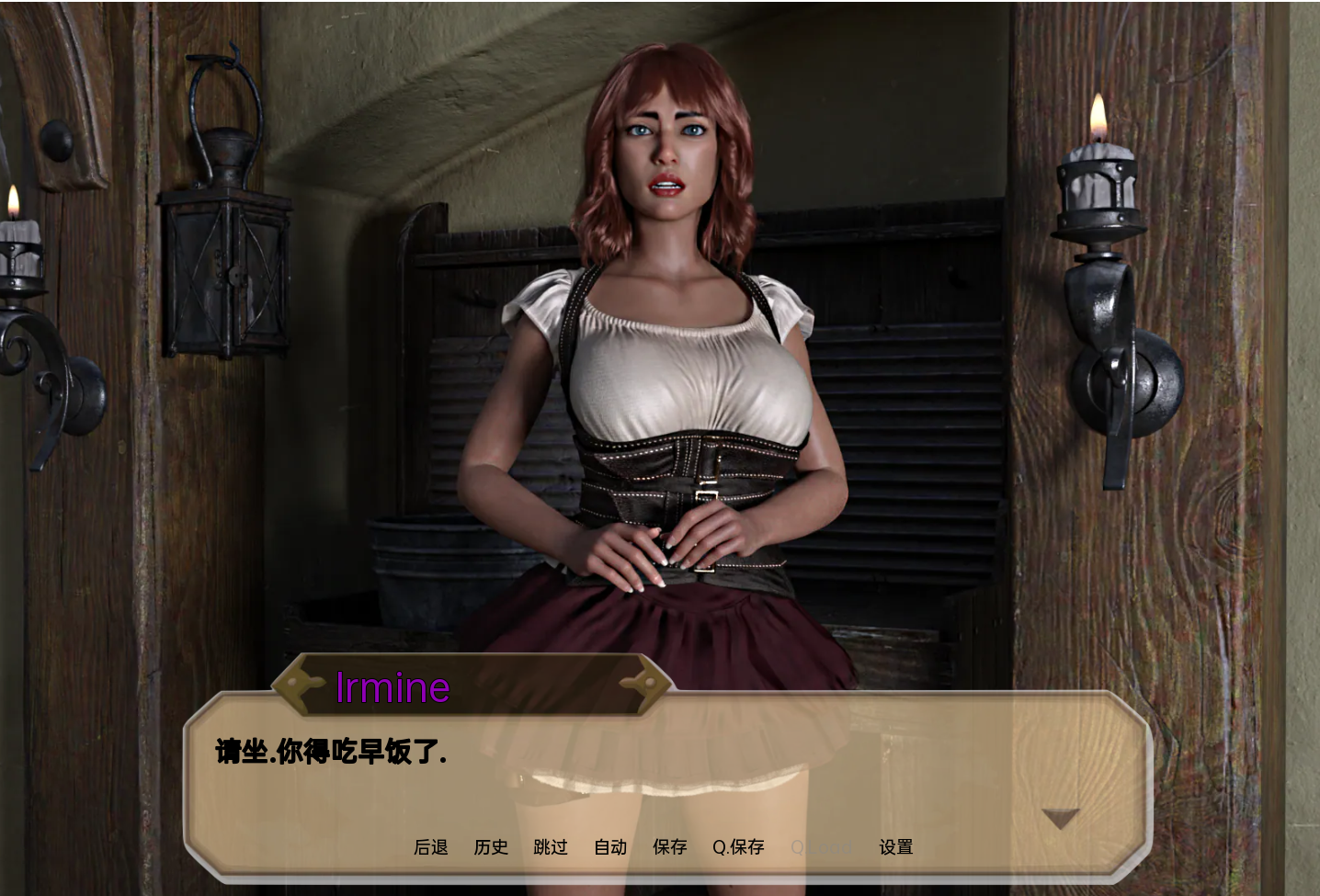1320x896 pixels.
Task: Click the right arrow ornament on the name banner
Action: tap(645, 684)
